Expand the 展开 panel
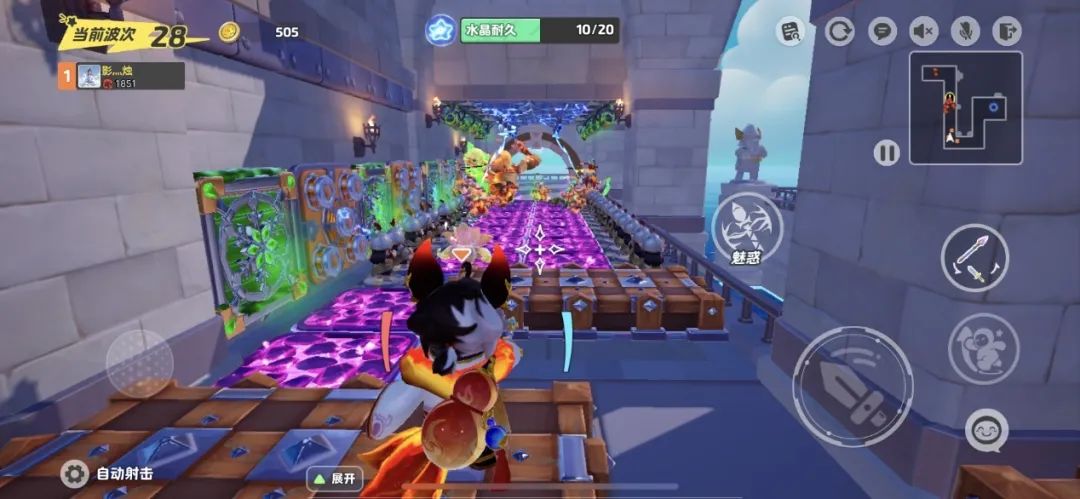 (x=334, y=478)
